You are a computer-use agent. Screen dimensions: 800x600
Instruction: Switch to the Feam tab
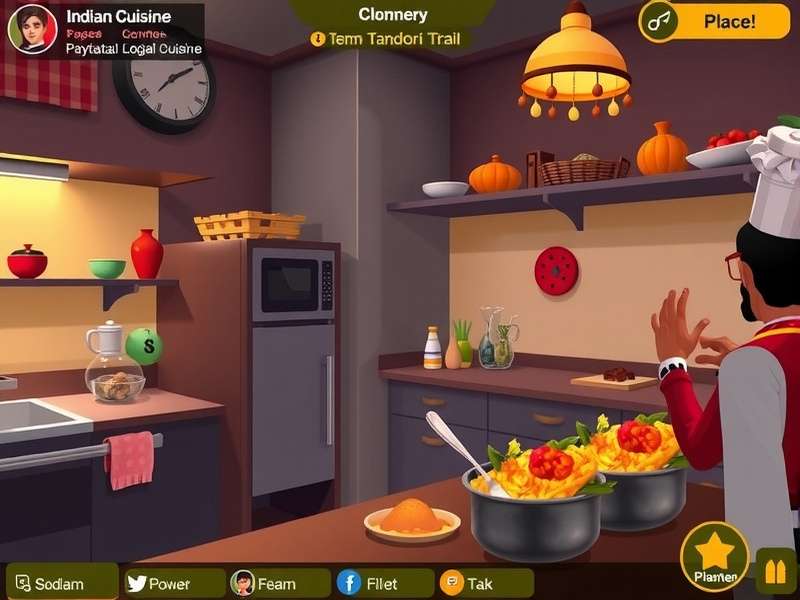click(x=279, y=583)
